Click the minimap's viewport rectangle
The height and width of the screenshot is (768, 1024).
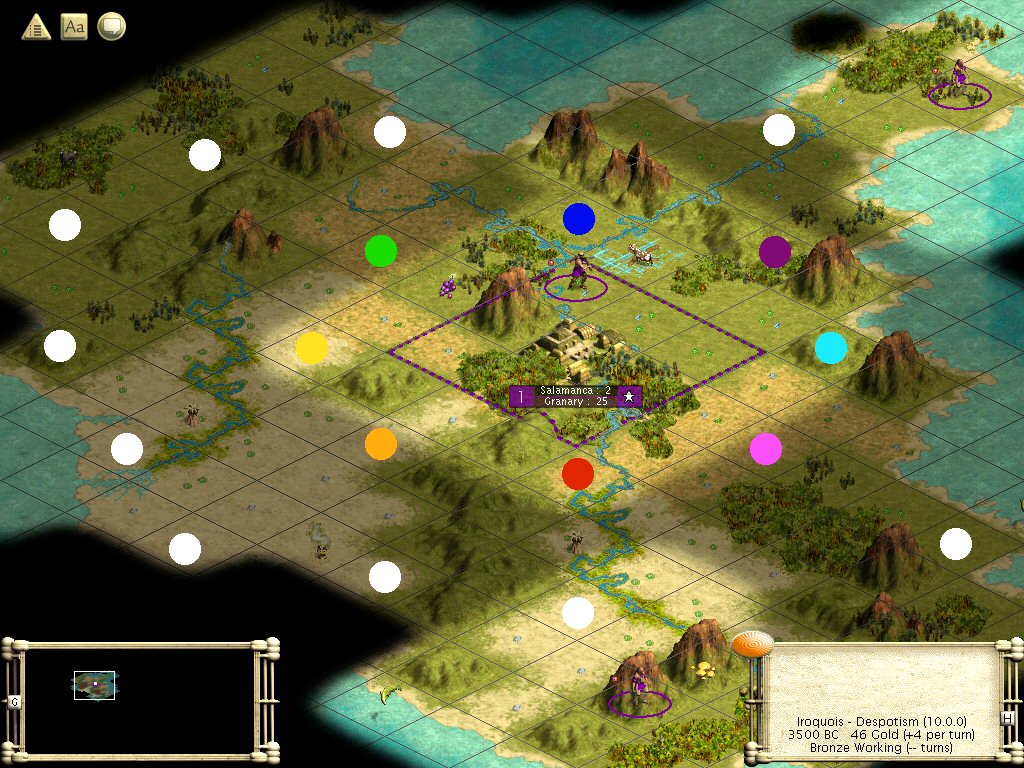[x=94, y=685]
